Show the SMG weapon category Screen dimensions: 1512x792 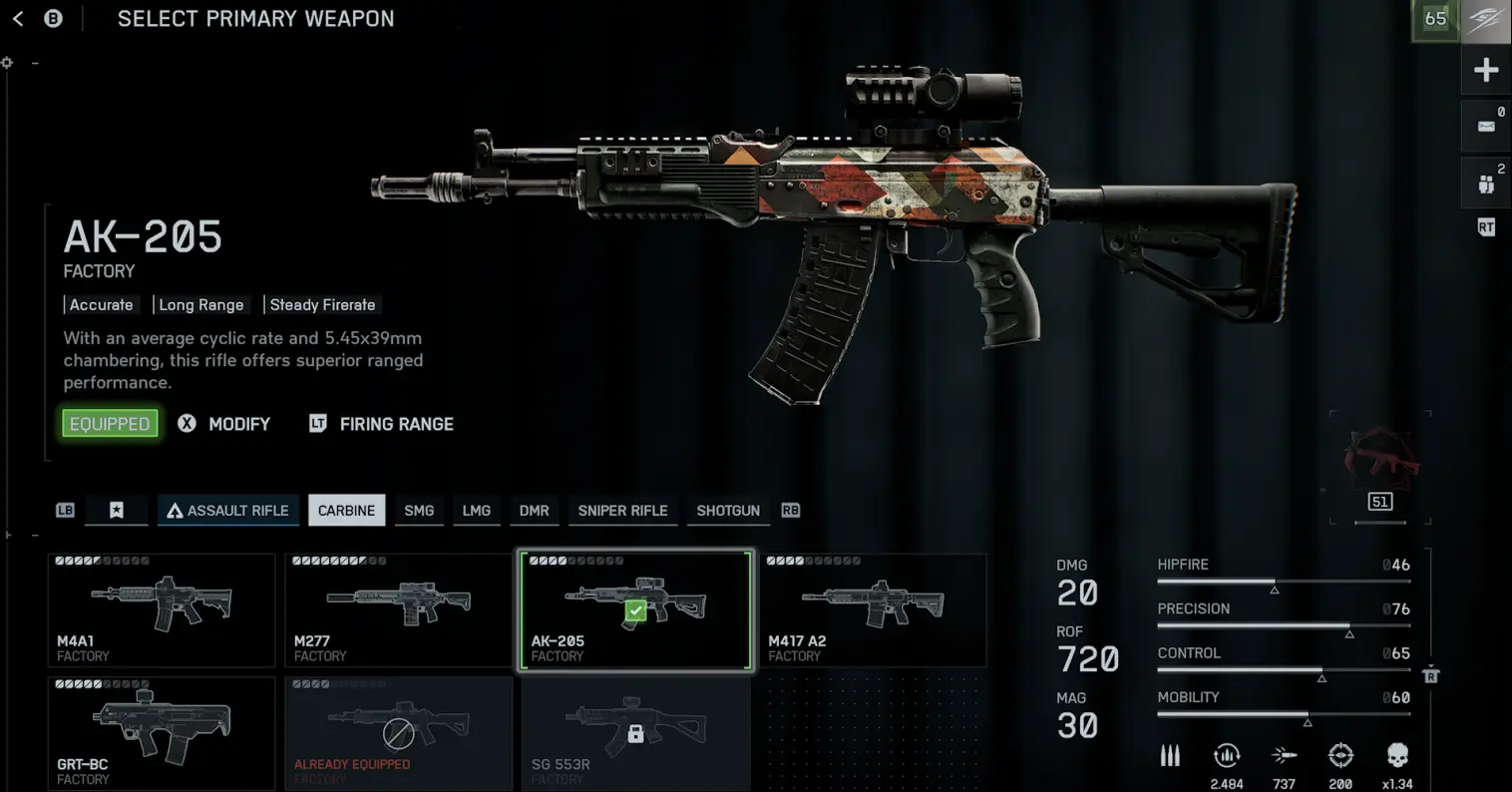(419, 511)
